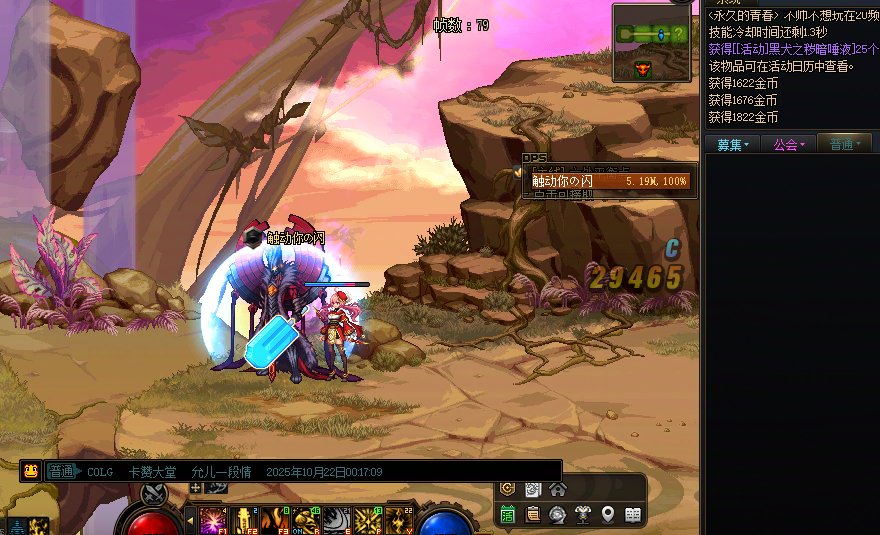Open the map pin location icon
This screenshot has height=535, width=880.
[x=607, y=514]
